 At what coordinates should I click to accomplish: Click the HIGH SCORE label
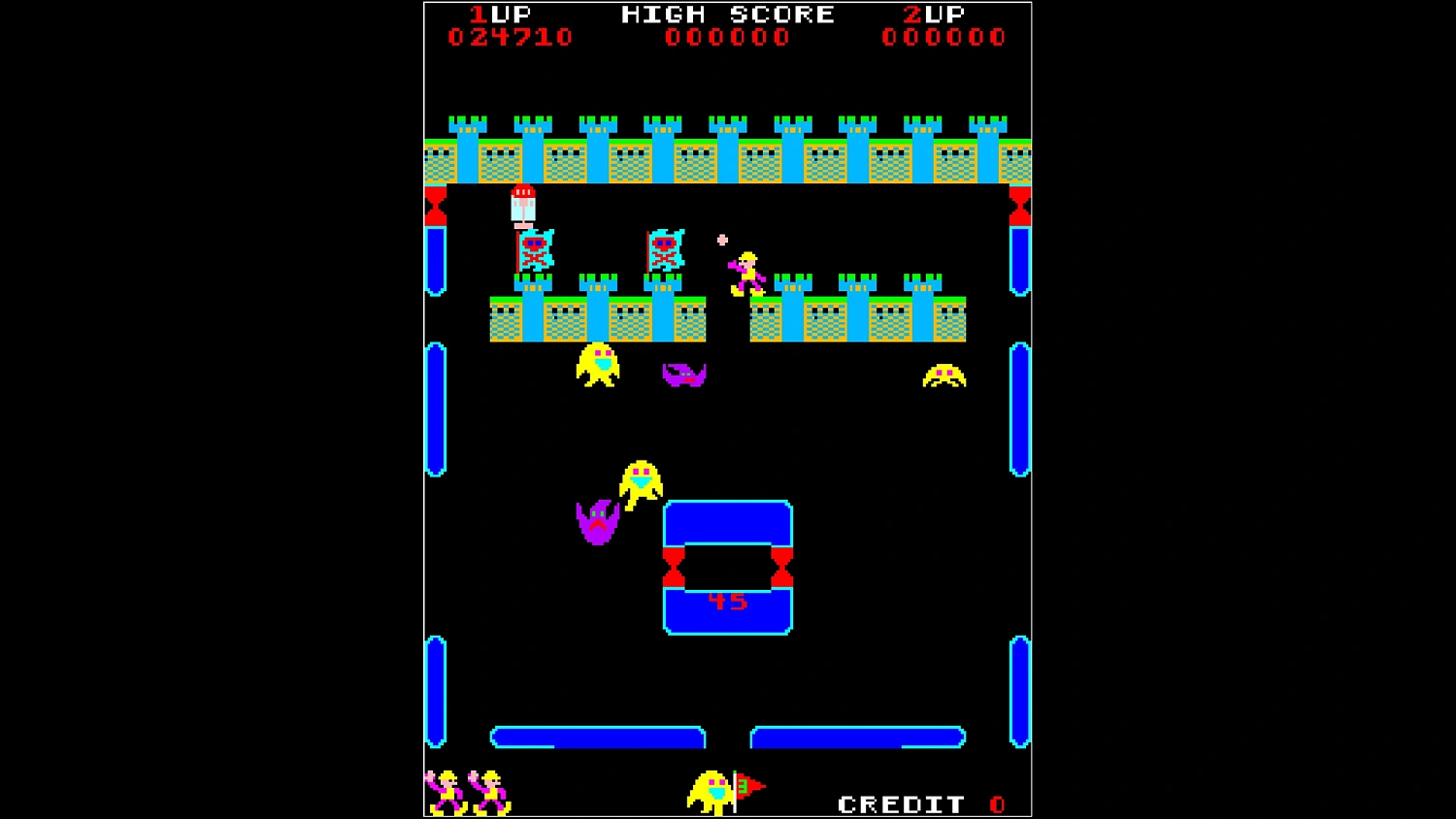726,15
